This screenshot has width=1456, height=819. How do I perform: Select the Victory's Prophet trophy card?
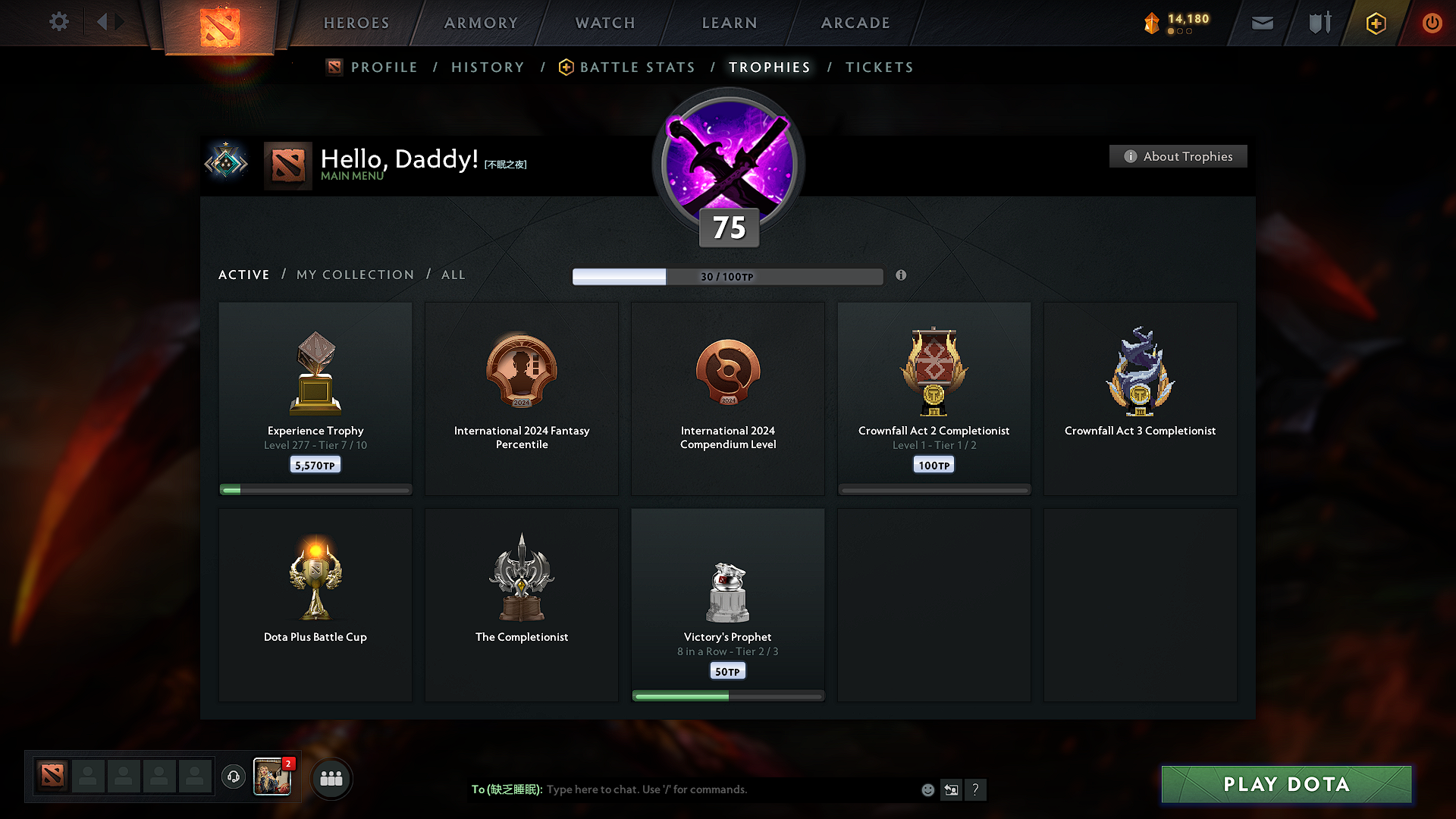[x=727, y=604]
